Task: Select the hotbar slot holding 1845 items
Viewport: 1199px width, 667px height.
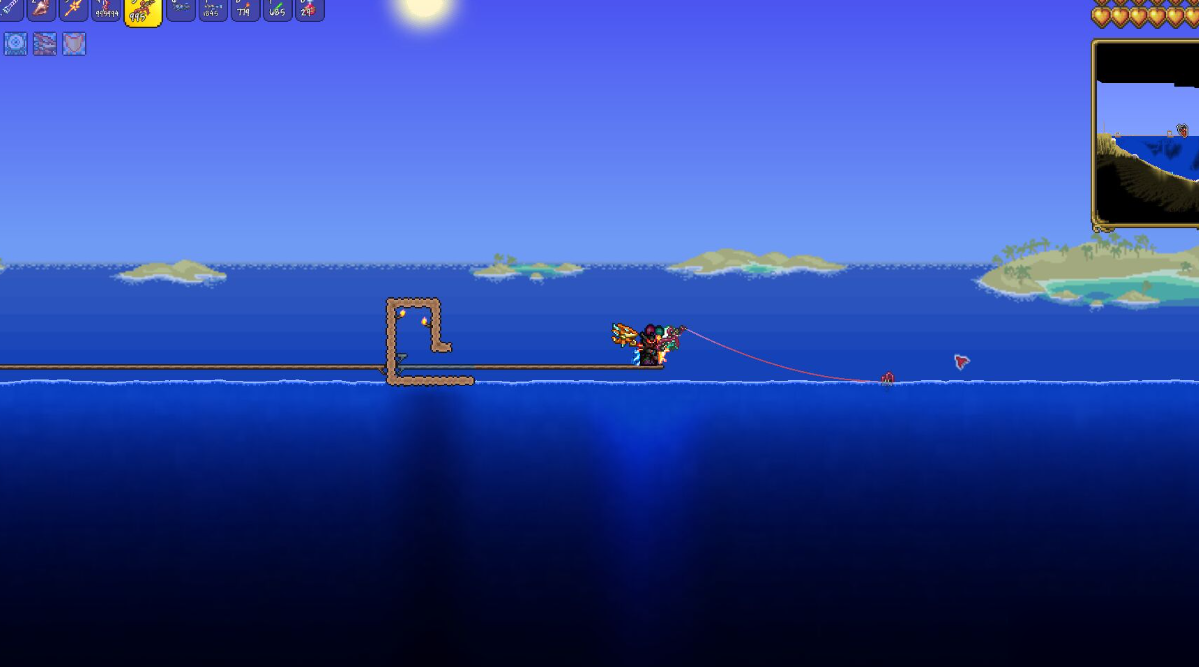Action: (213, 9)
